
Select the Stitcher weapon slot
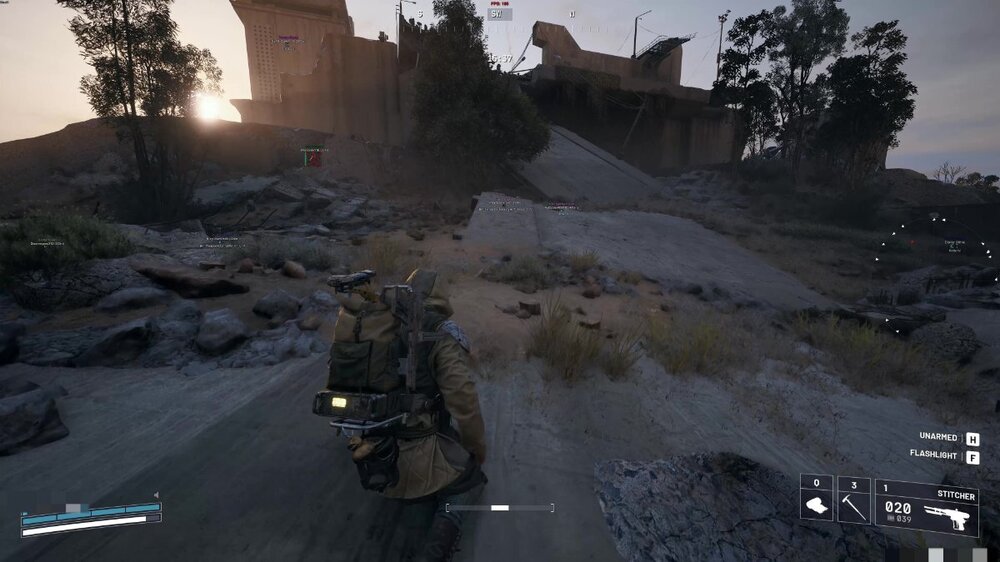pos(926,507)
